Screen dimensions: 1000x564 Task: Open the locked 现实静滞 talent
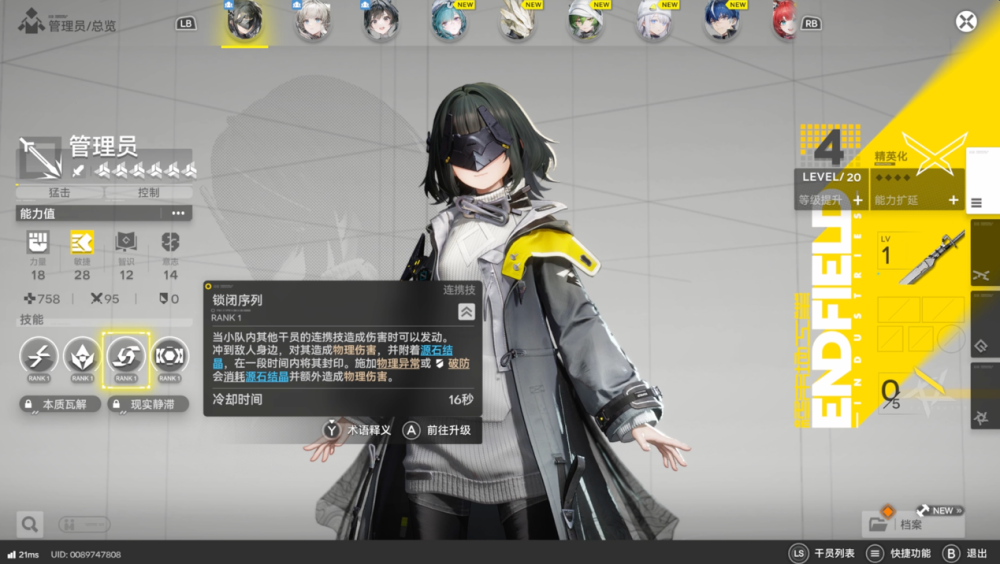(145, 404)
